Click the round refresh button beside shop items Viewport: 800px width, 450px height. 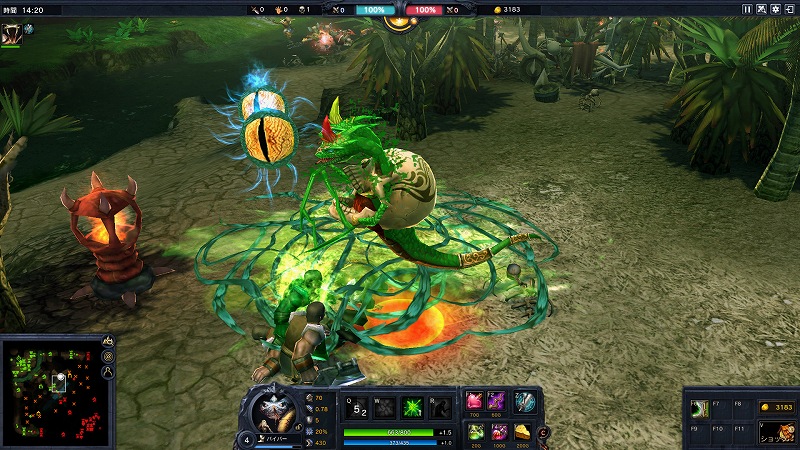click(x=543, y=432)
